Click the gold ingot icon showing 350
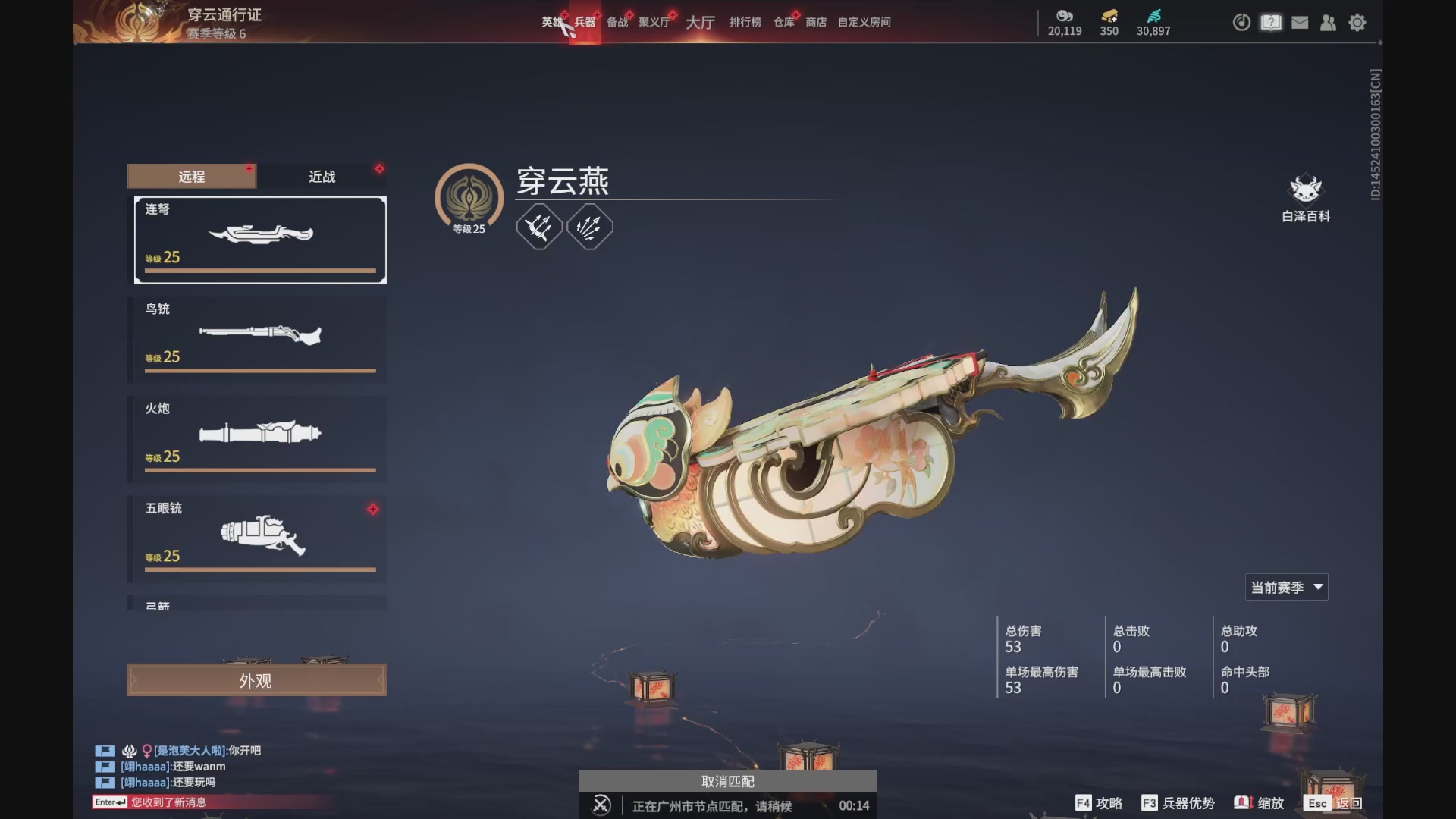 [x=1108, y=17]
